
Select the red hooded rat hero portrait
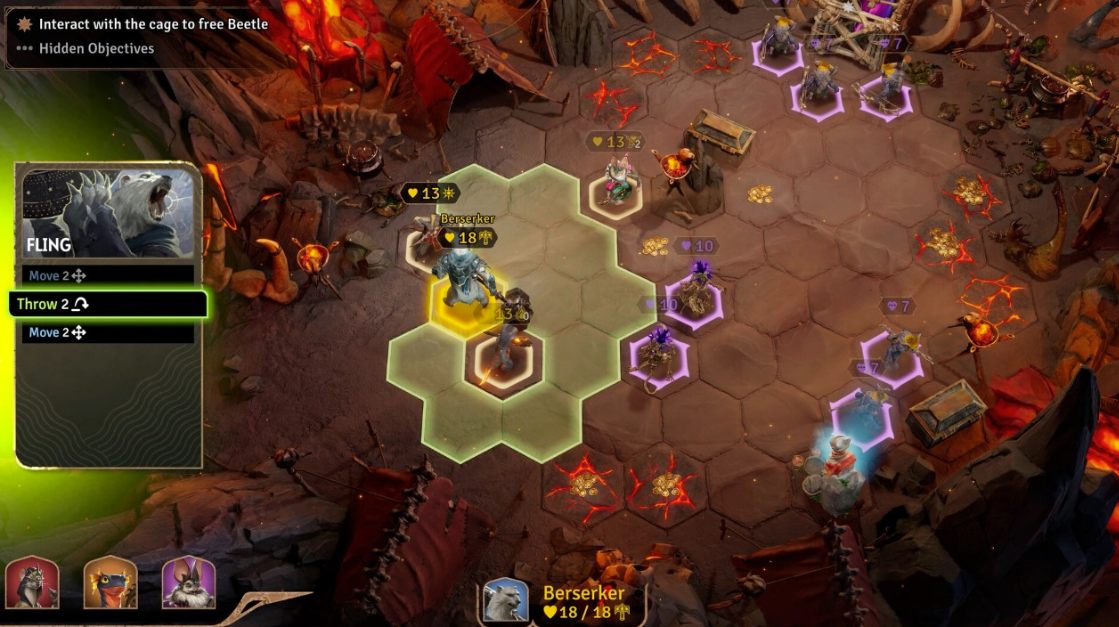(32, 583)
